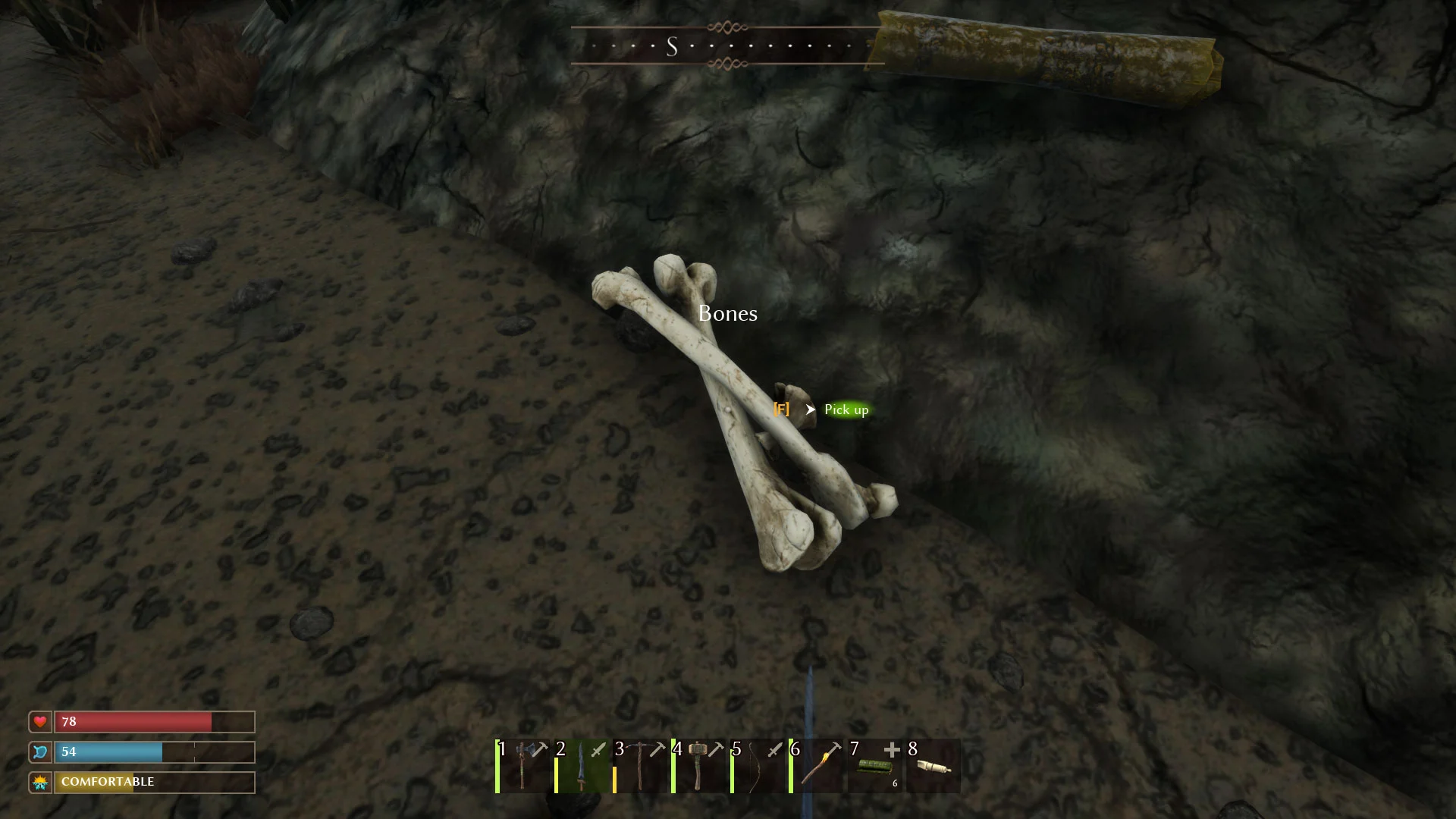Click the heart icon beside the health bar
This screenshot has width=1456, height=819.
point(39,722)
